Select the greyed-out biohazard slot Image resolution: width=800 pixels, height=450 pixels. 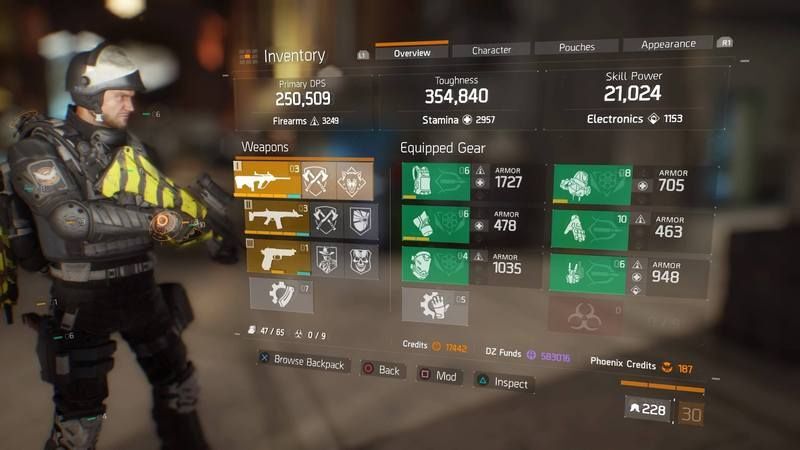pyautogui.click(x=585, y=316)
